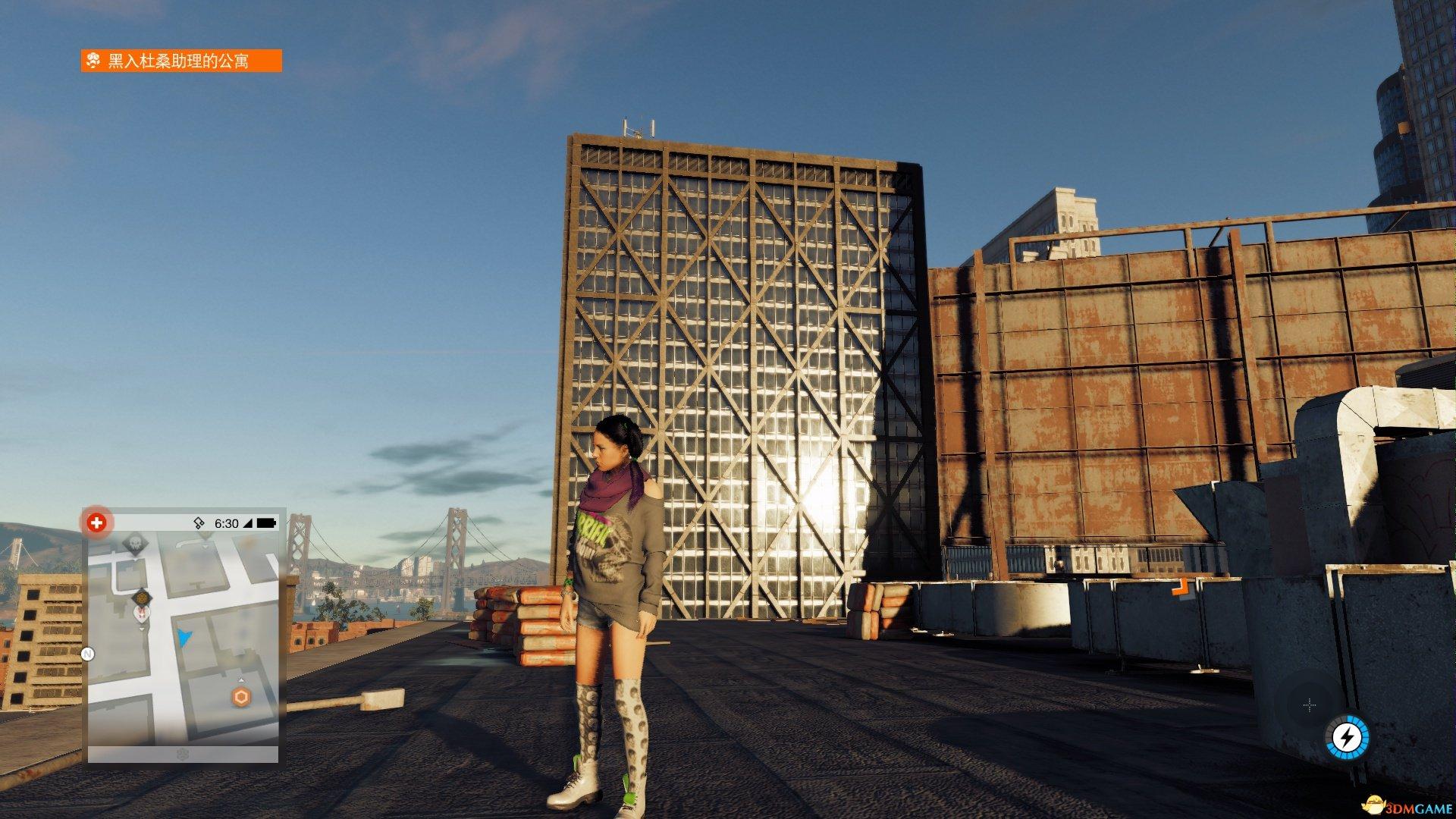
Task: Select the orange hexagon marker on the minimap
Action: tap(241, 697)
